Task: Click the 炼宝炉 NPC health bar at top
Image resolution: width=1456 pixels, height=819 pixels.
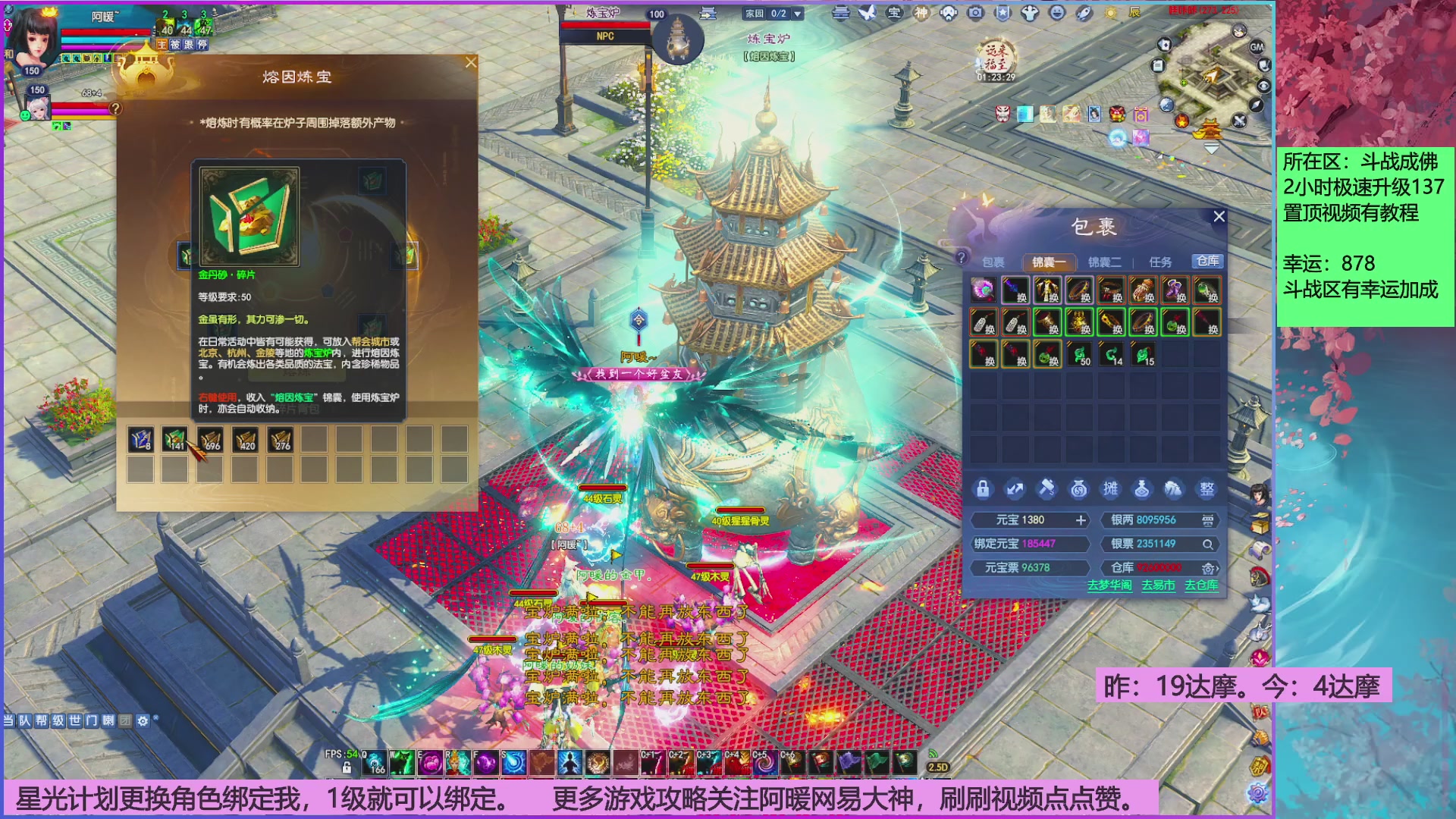Action: (607, 24)
